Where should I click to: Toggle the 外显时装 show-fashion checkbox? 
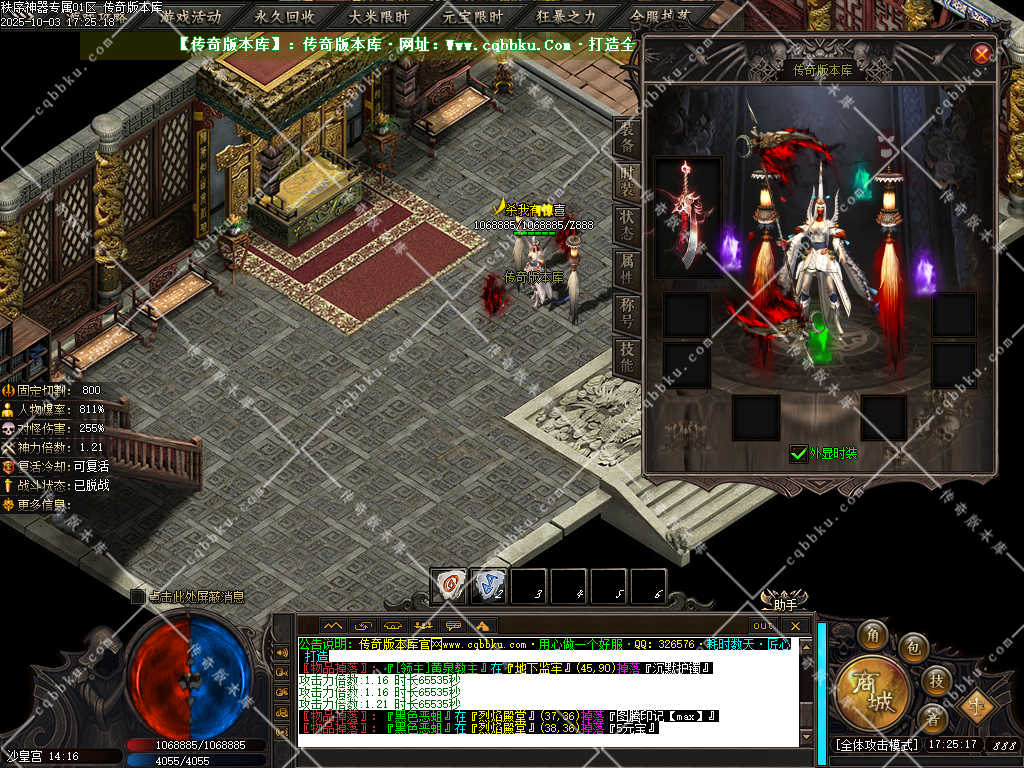coord(799,453)
